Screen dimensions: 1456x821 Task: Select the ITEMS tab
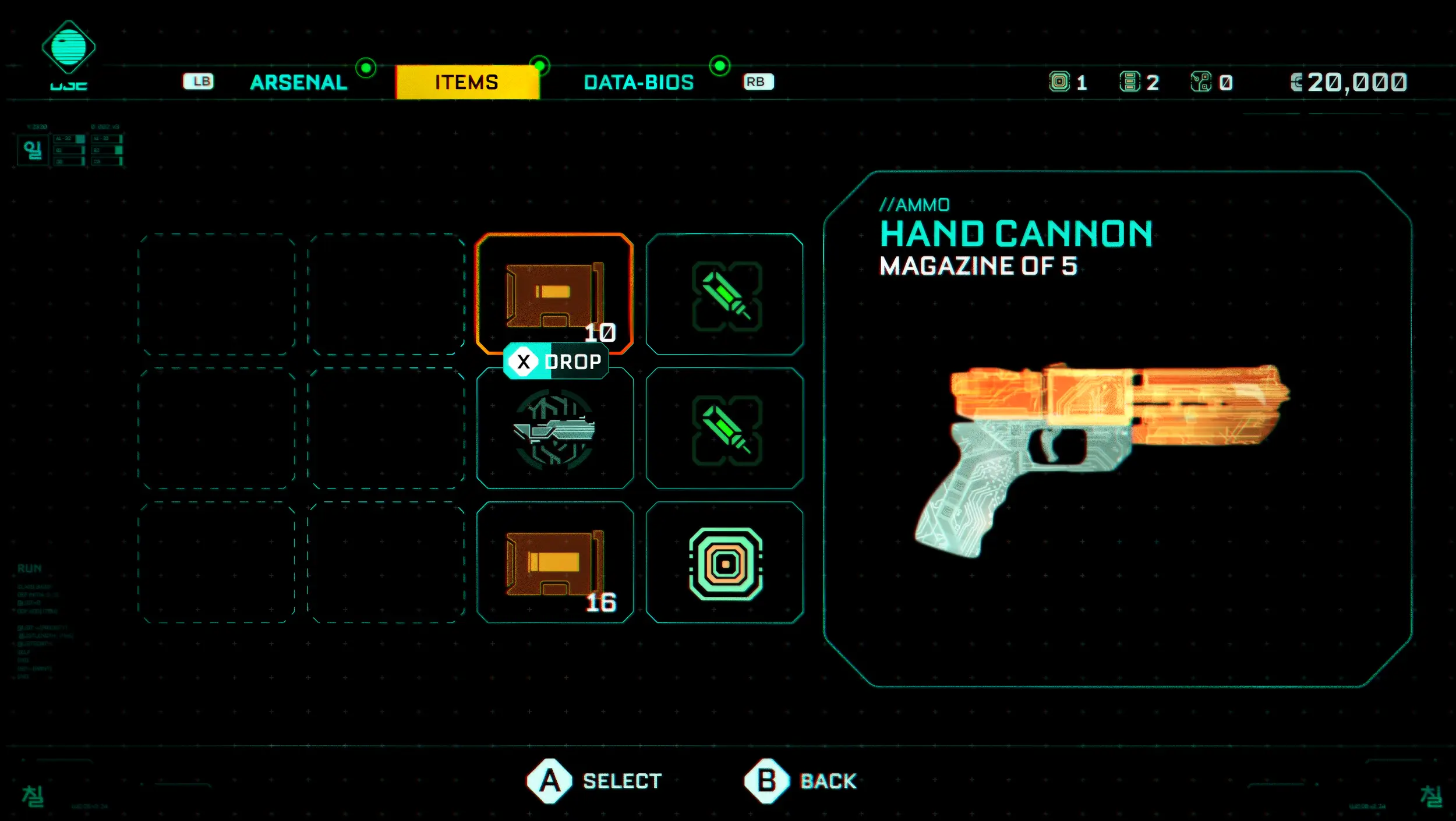467,83
